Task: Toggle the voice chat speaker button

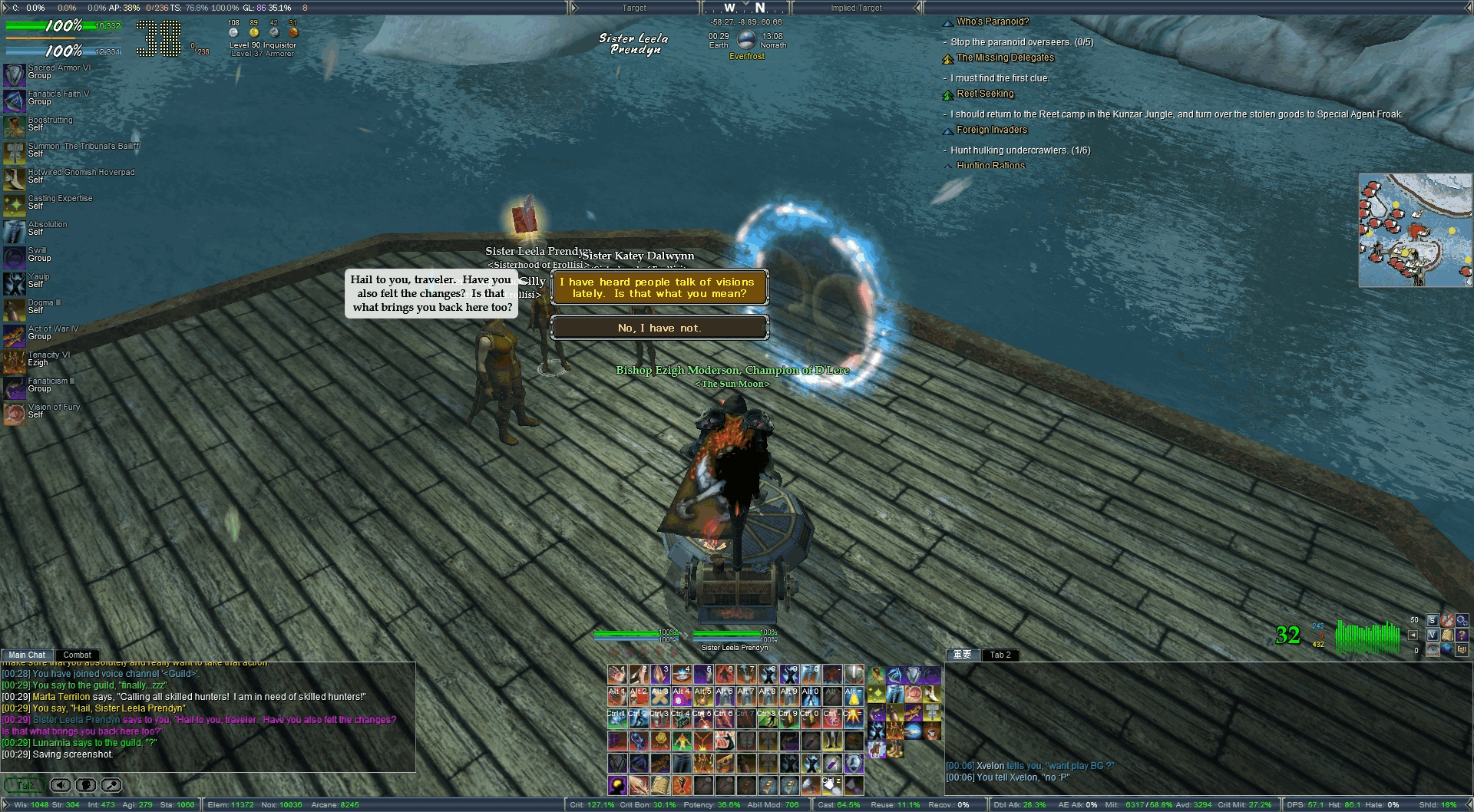Action: (x=61, y=785)
